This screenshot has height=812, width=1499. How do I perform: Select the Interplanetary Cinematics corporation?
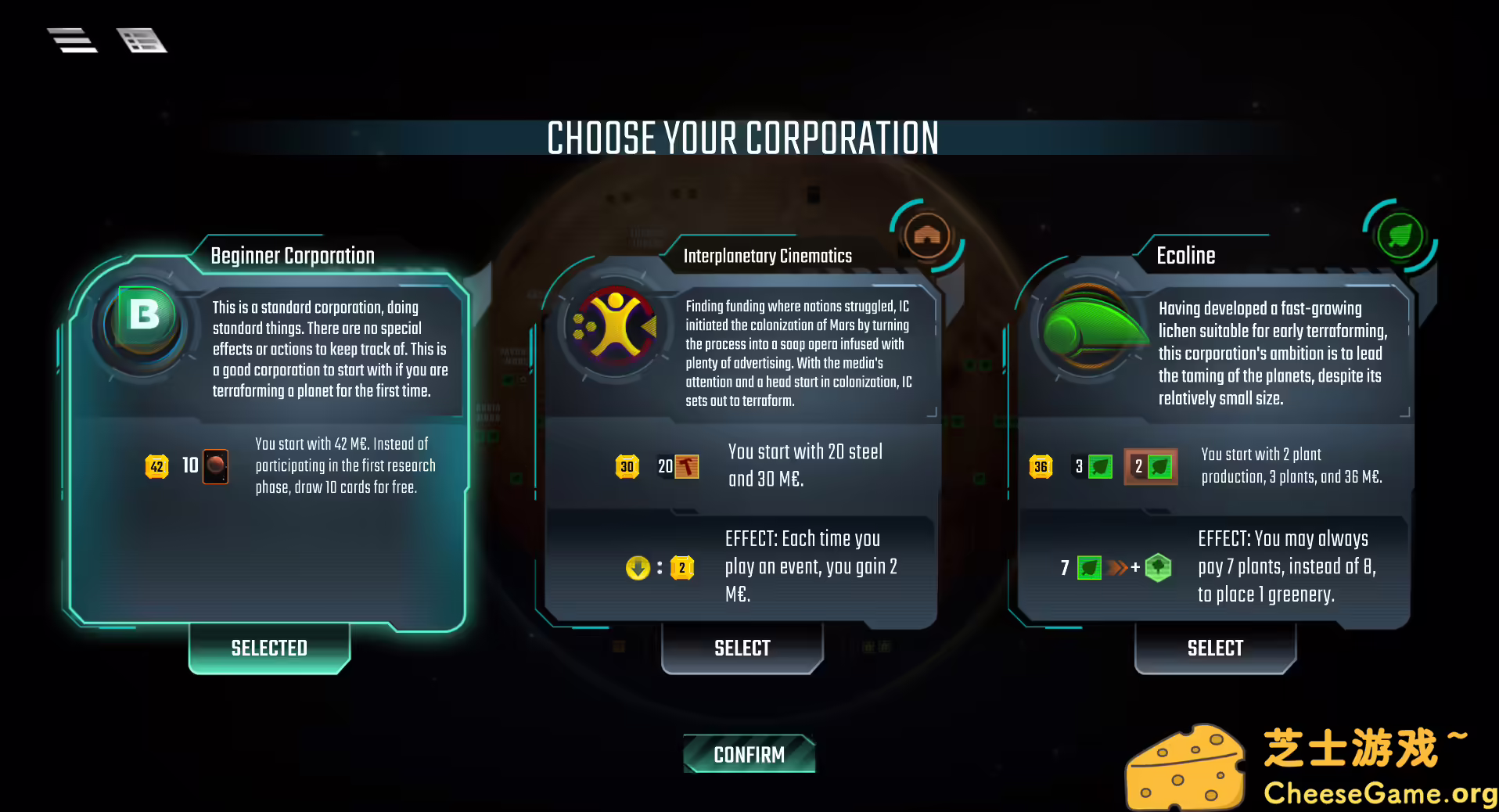[742, 648]
